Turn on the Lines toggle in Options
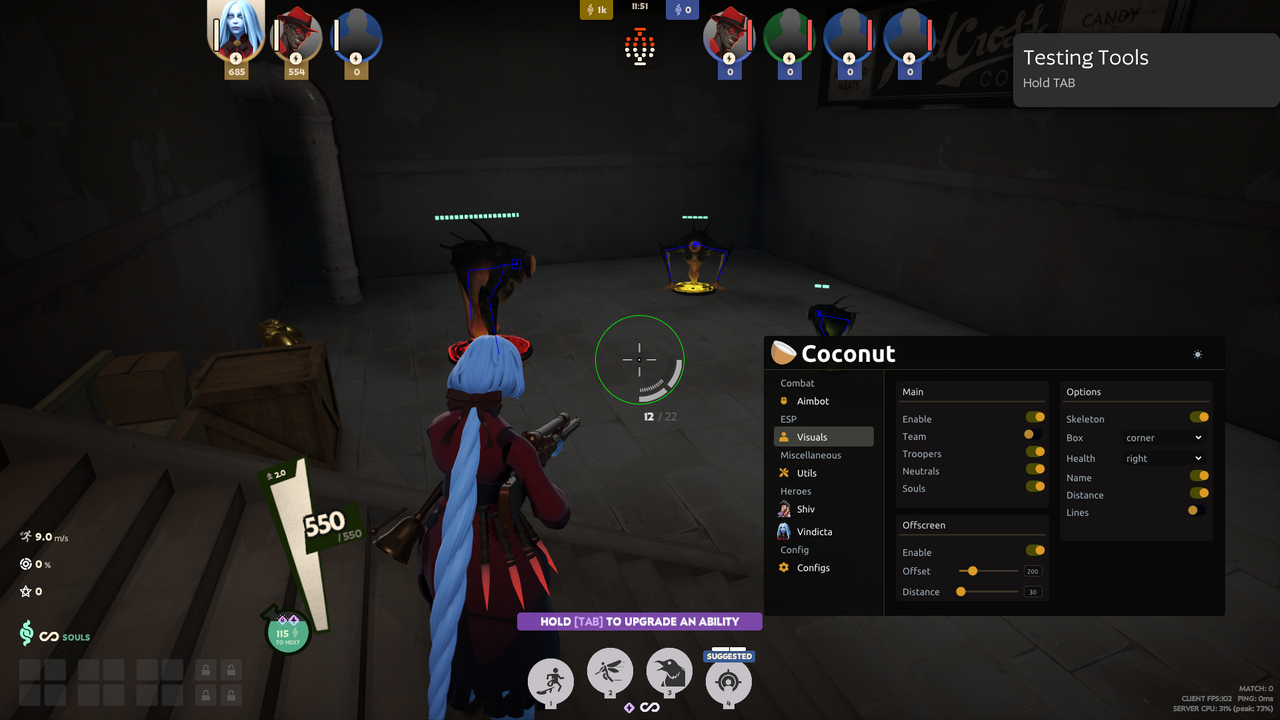Image resolution: width=1280 pixels, height=720 pixels. [x=1196, y=511]
